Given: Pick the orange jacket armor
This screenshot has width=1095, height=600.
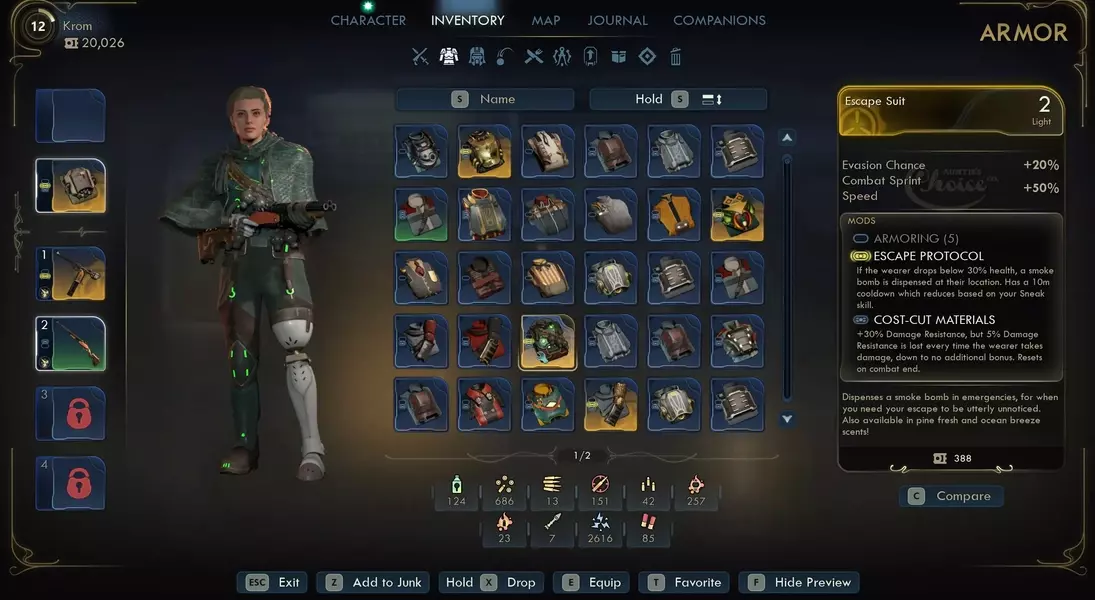Looking at the screenshot, I should point(674,215).
